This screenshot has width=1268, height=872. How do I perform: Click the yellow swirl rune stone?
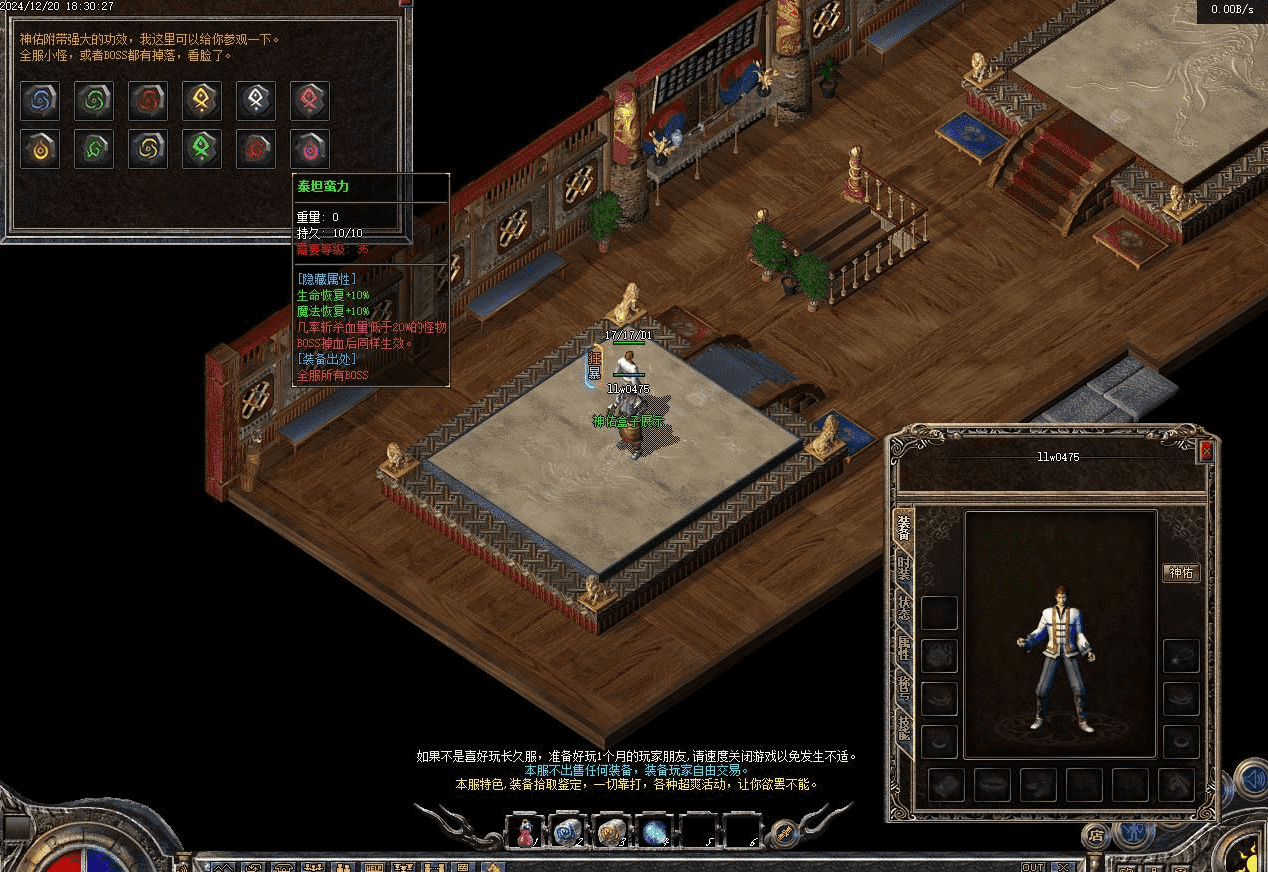(x=148, y=149)
